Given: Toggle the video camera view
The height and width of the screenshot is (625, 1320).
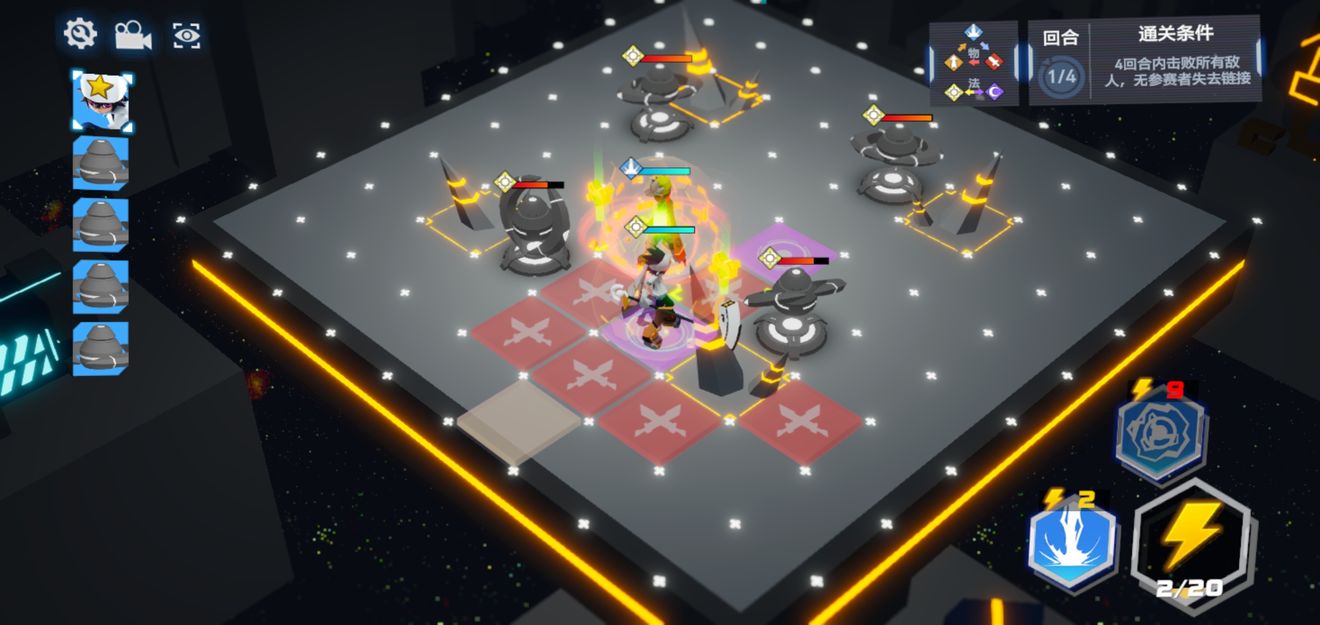Looking at the screenshot, I should 132,35.
